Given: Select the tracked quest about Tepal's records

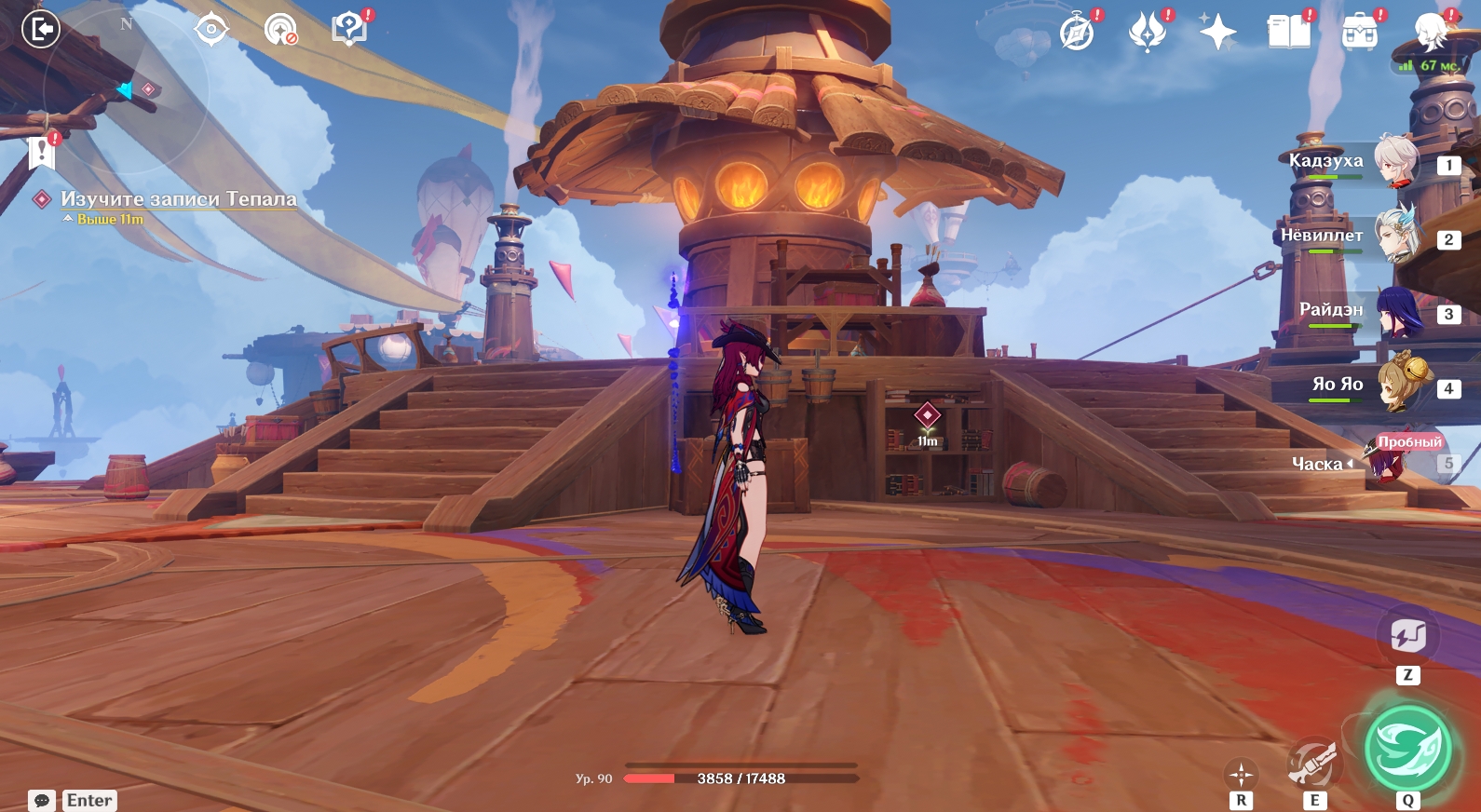Looking at the screenshot, I should click(178, 199).
